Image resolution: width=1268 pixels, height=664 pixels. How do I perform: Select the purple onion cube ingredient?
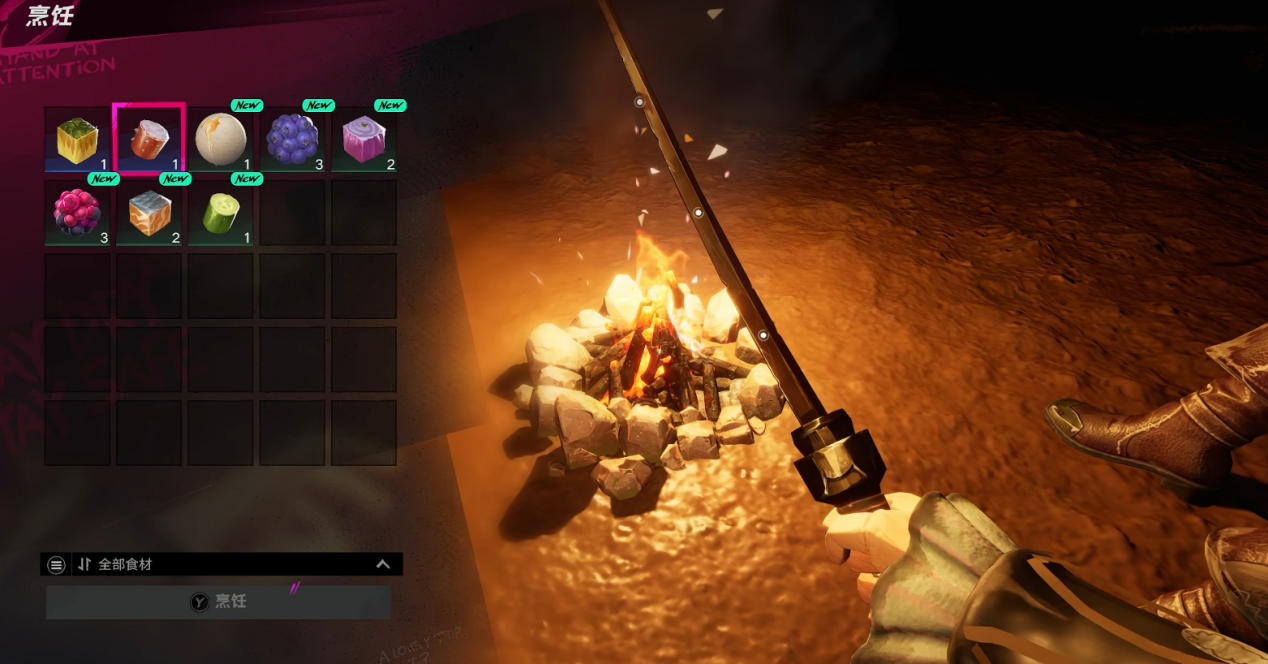click(x=364, y=139)
